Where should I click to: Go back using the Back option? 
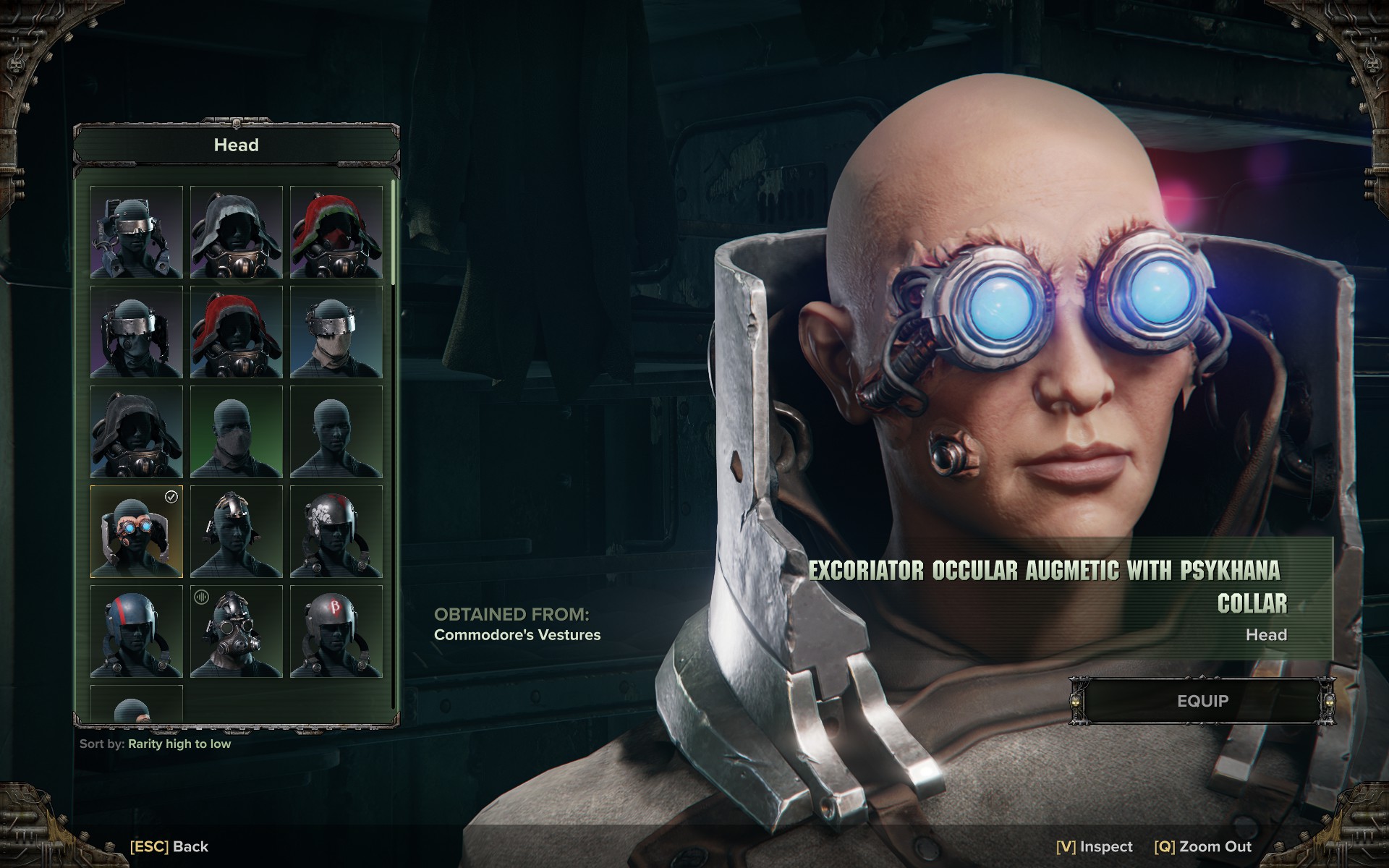(x=169, y=846)
